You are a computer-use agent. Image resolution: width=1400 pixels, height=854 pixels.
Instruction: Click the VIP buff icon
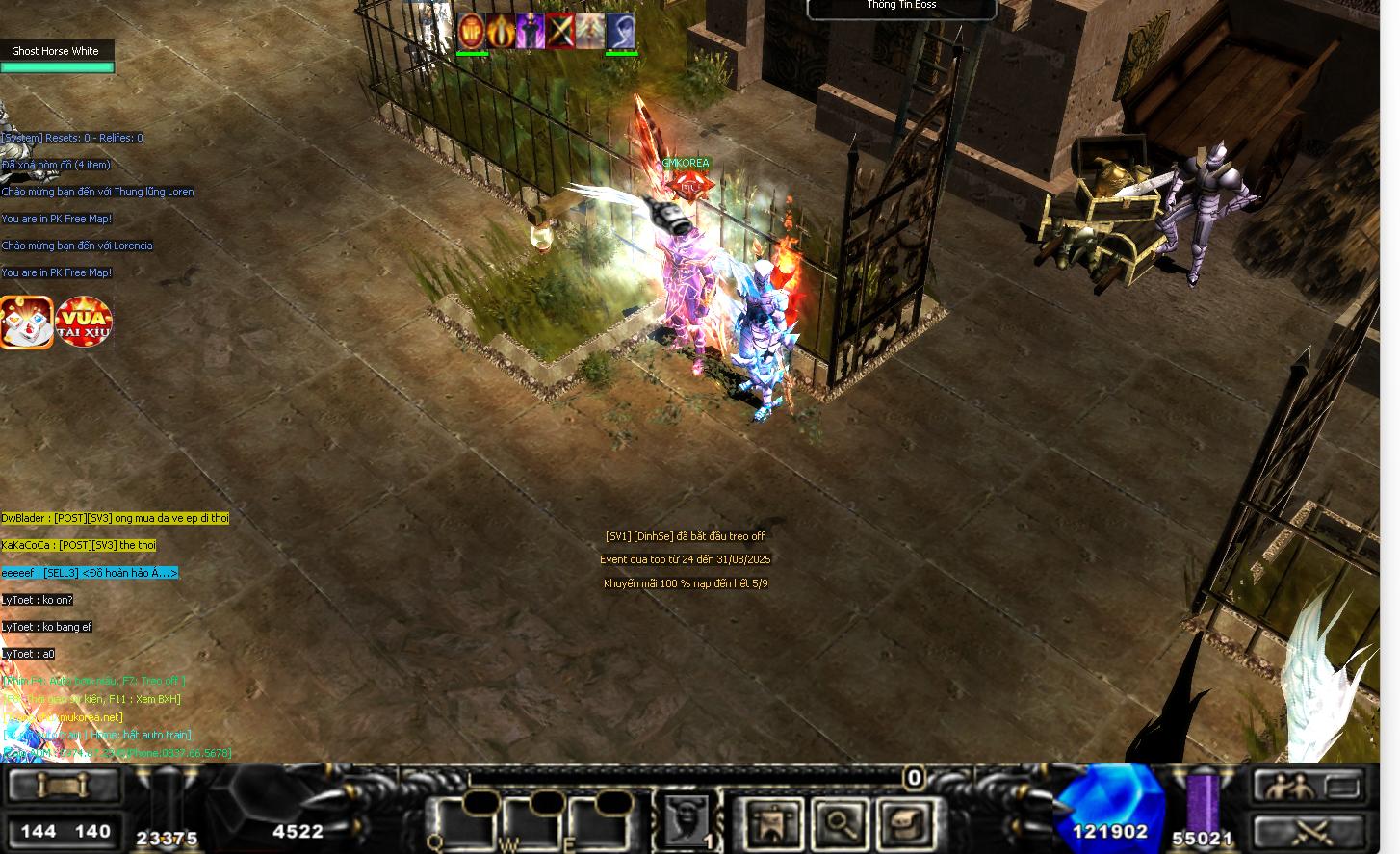pyautogui.click(x=471, y=32)
